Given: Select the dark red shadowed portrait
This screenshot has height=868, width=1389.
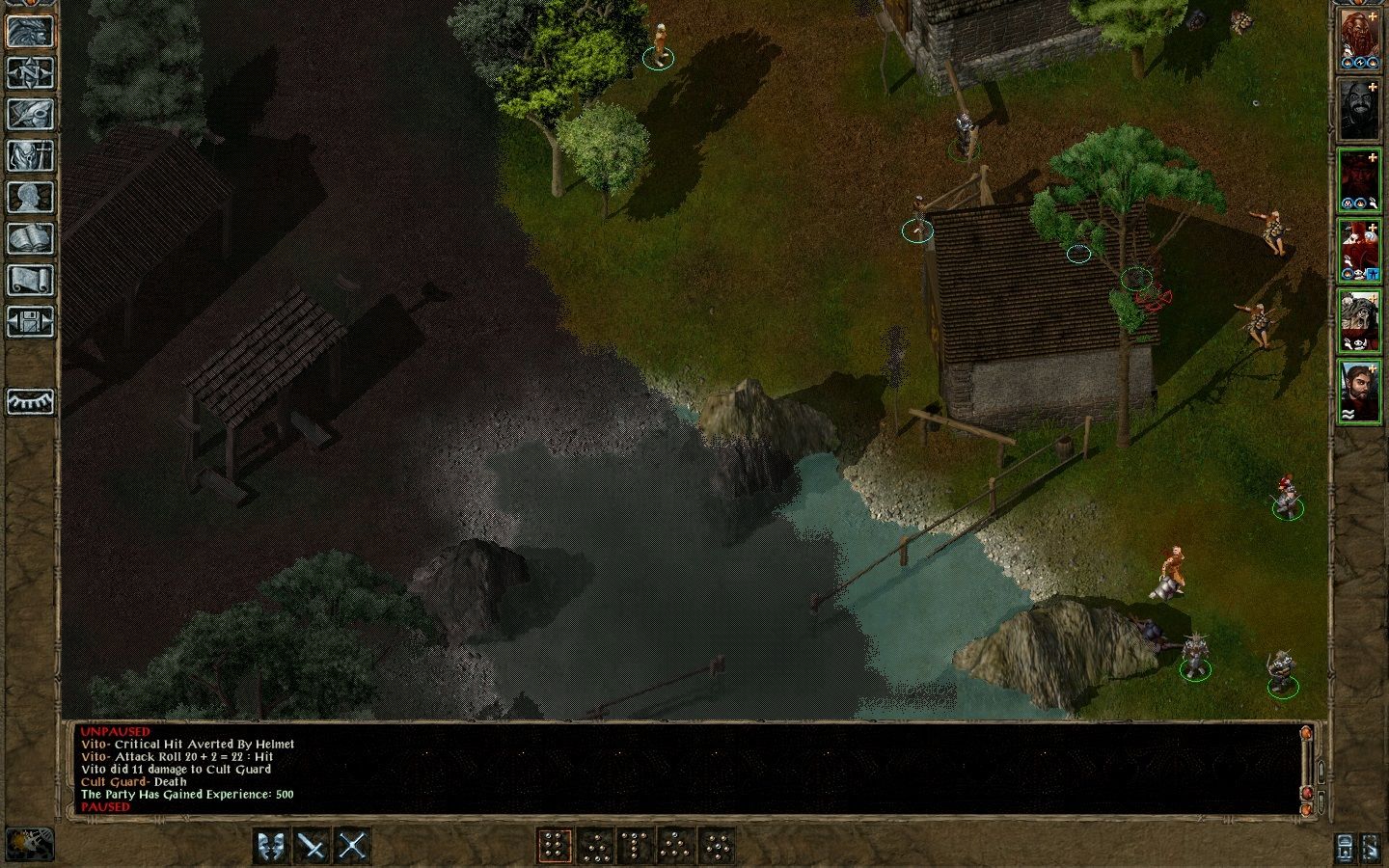Looking at the screenshot, I should pos(1358,180).
